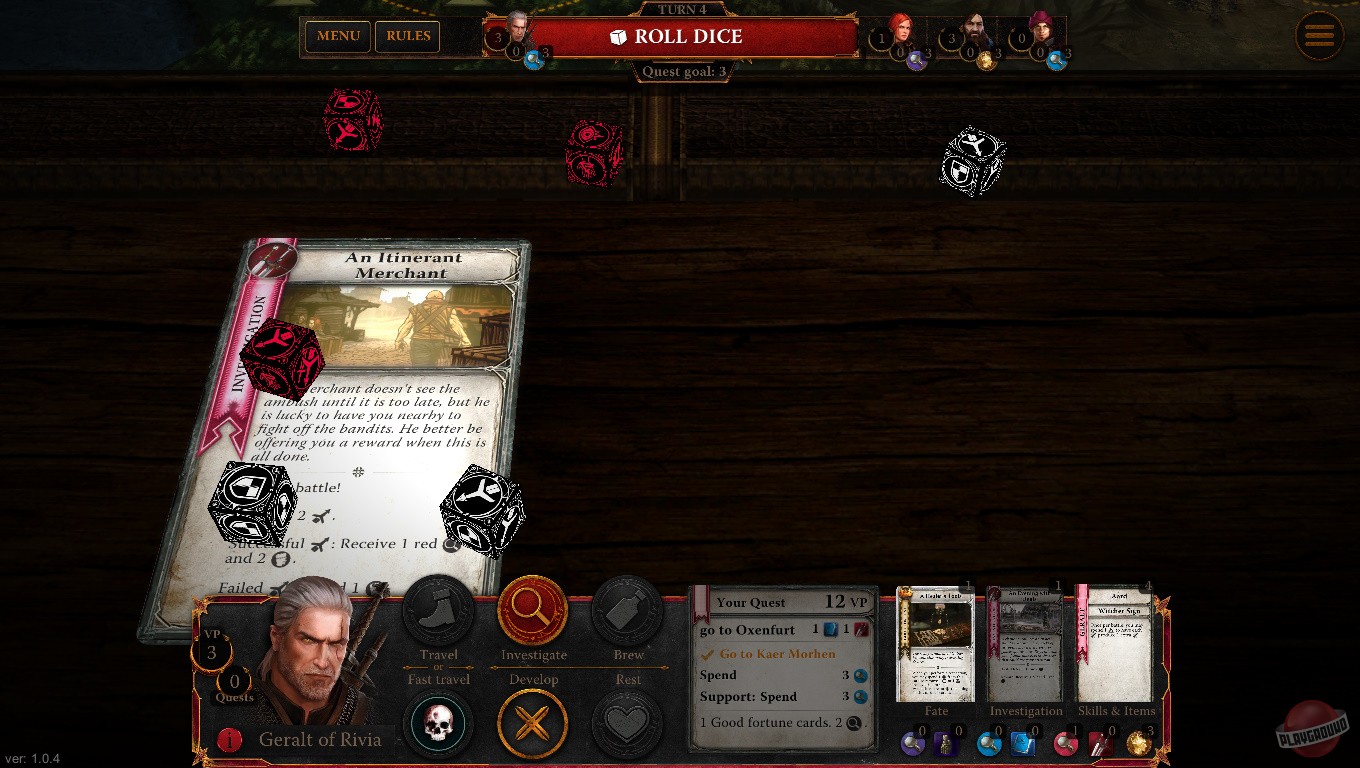
Task: Open the MENU at the top
Action: click(337, 36)
